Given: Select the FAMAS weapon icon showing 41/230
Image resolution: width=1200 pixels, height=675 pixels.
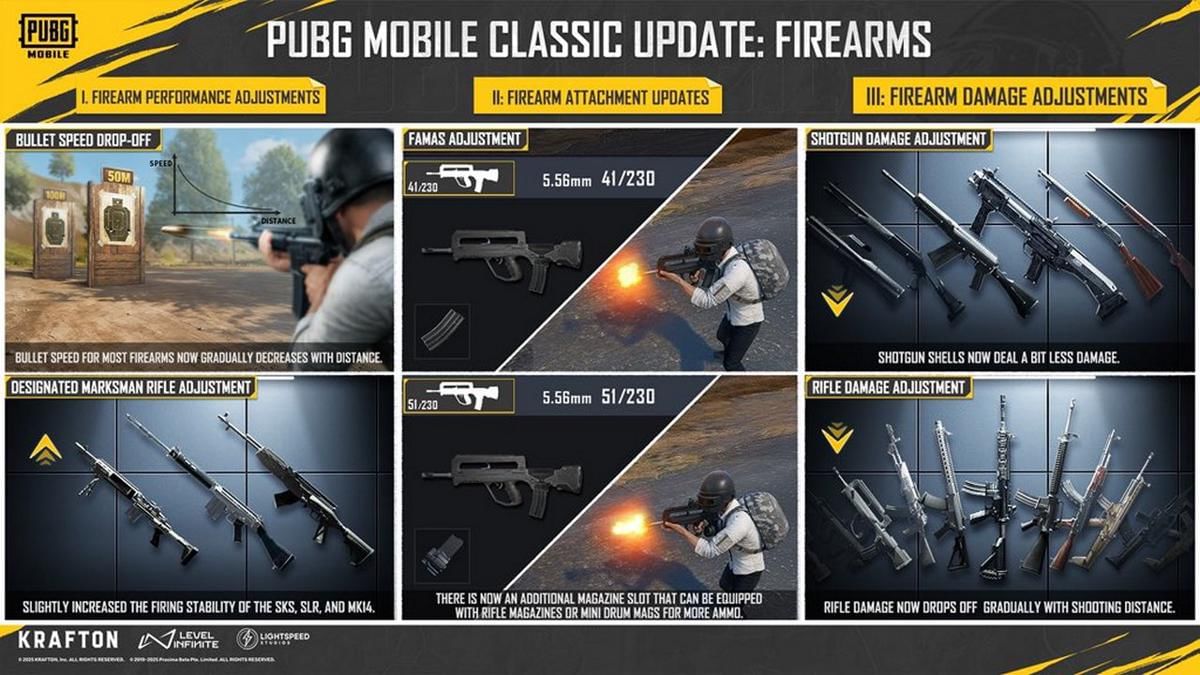Looking at the screenshot, I should 459,178.
